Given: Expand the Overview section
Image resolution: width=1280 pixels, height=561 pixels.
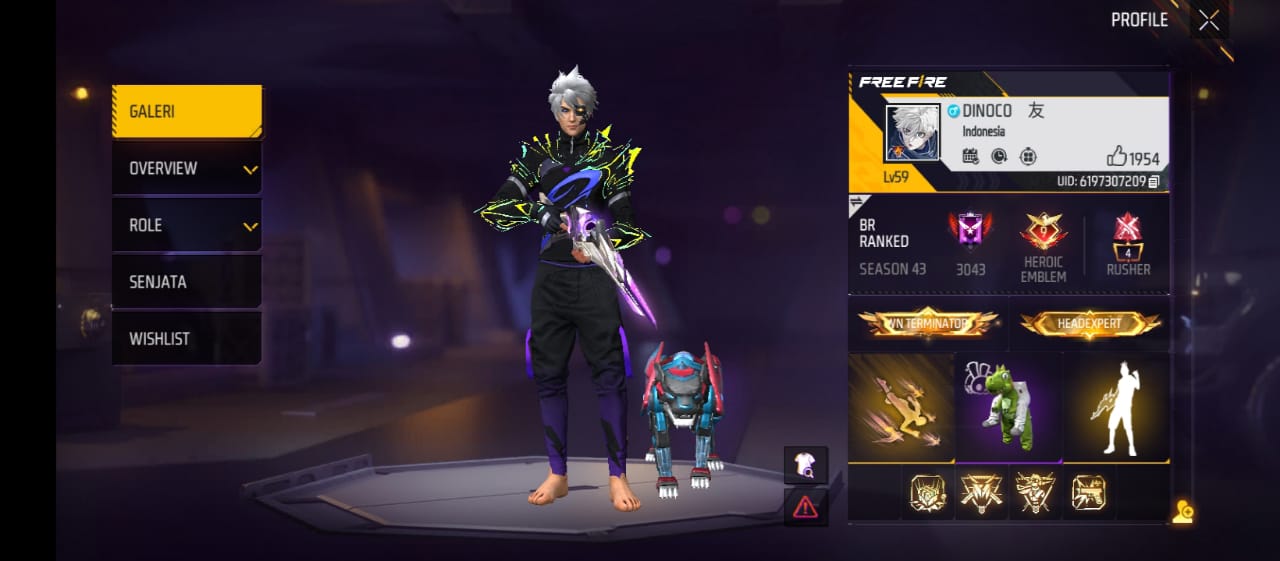Looking at the screenshot, I should click(187, 169).
